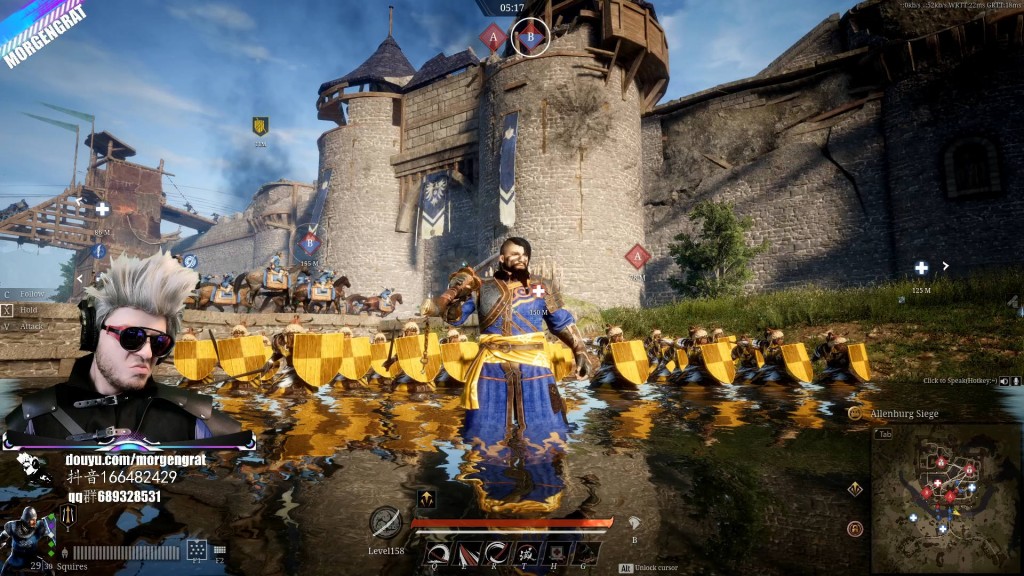
Task: Select the Q sweeping slash skill
Action: [436, 553]
